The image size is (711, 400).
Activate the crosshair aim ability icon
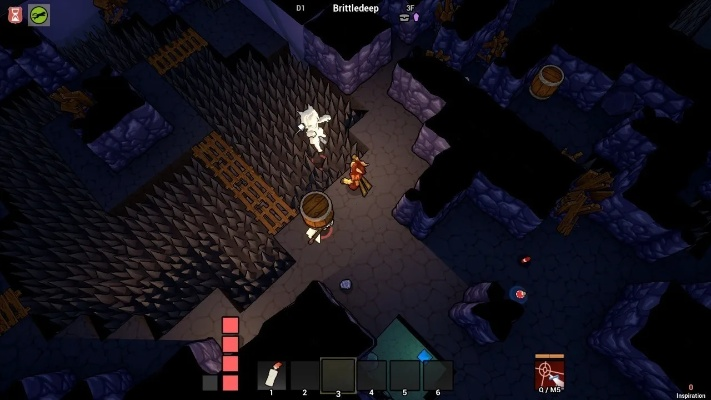click(x=549, y=373)
